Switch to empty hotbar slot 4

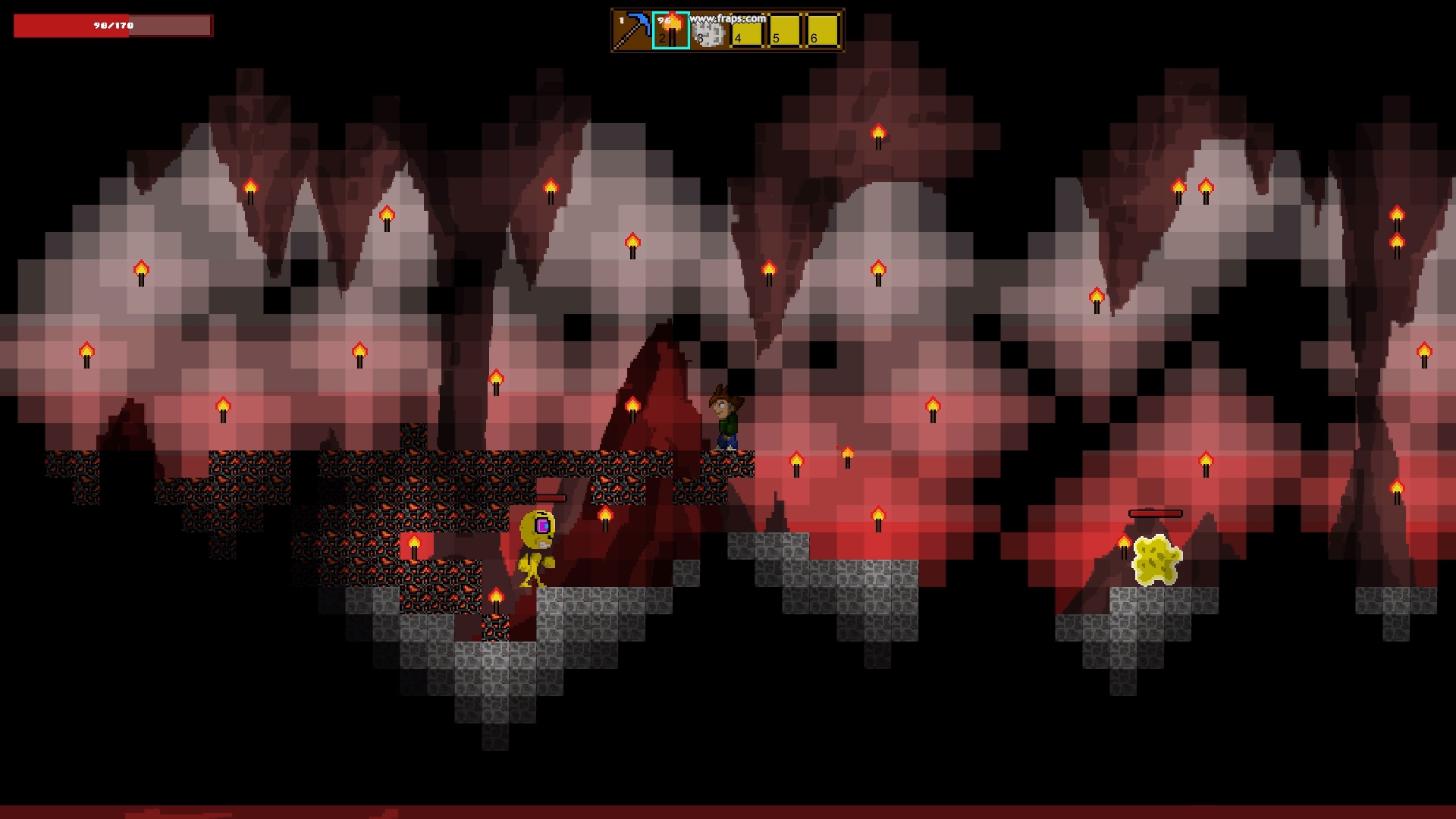pyautogui.click(x=747, y=31)
